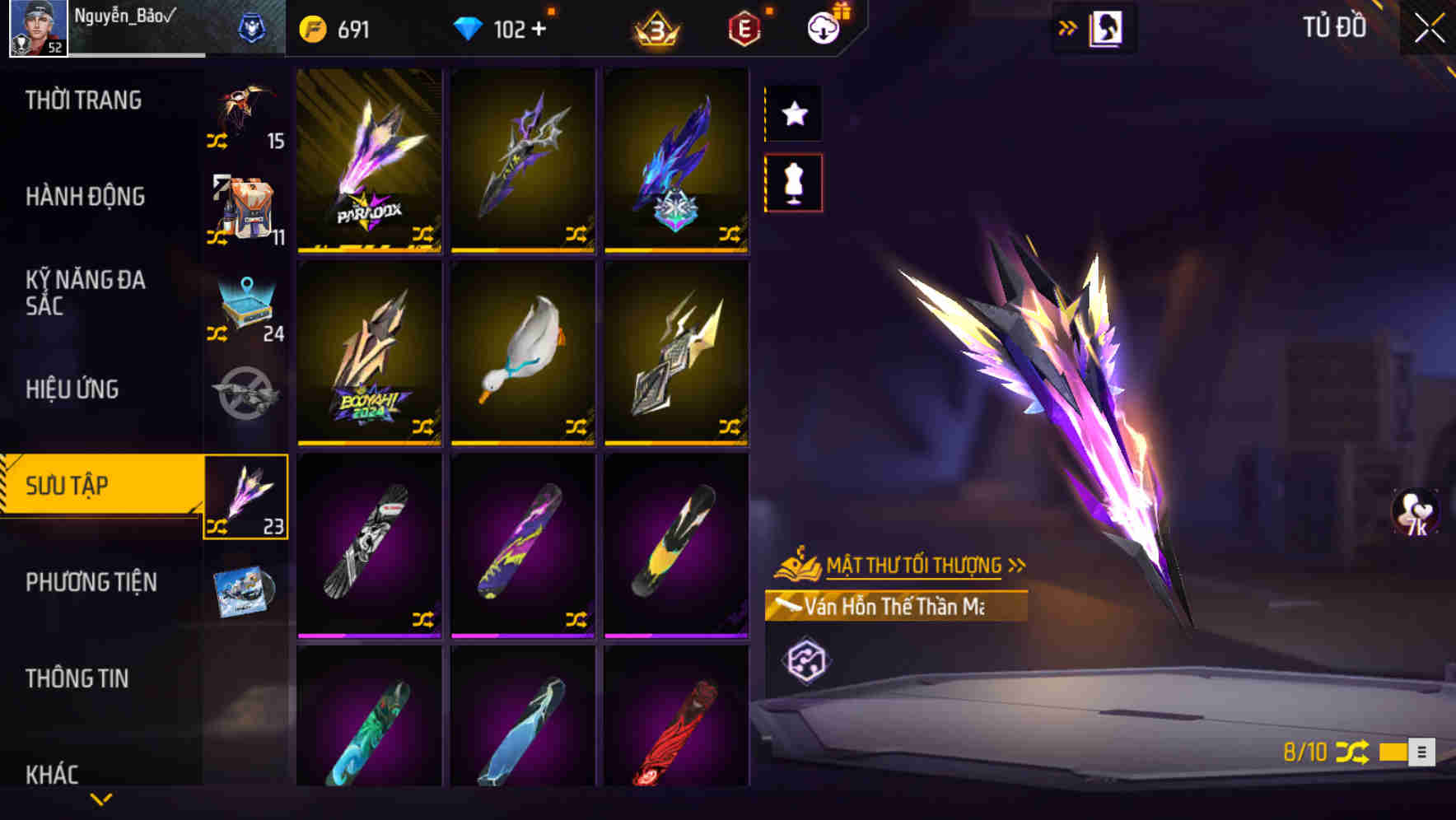Click the Ván Hỗn Thế Thần Ma name banner

898,607
